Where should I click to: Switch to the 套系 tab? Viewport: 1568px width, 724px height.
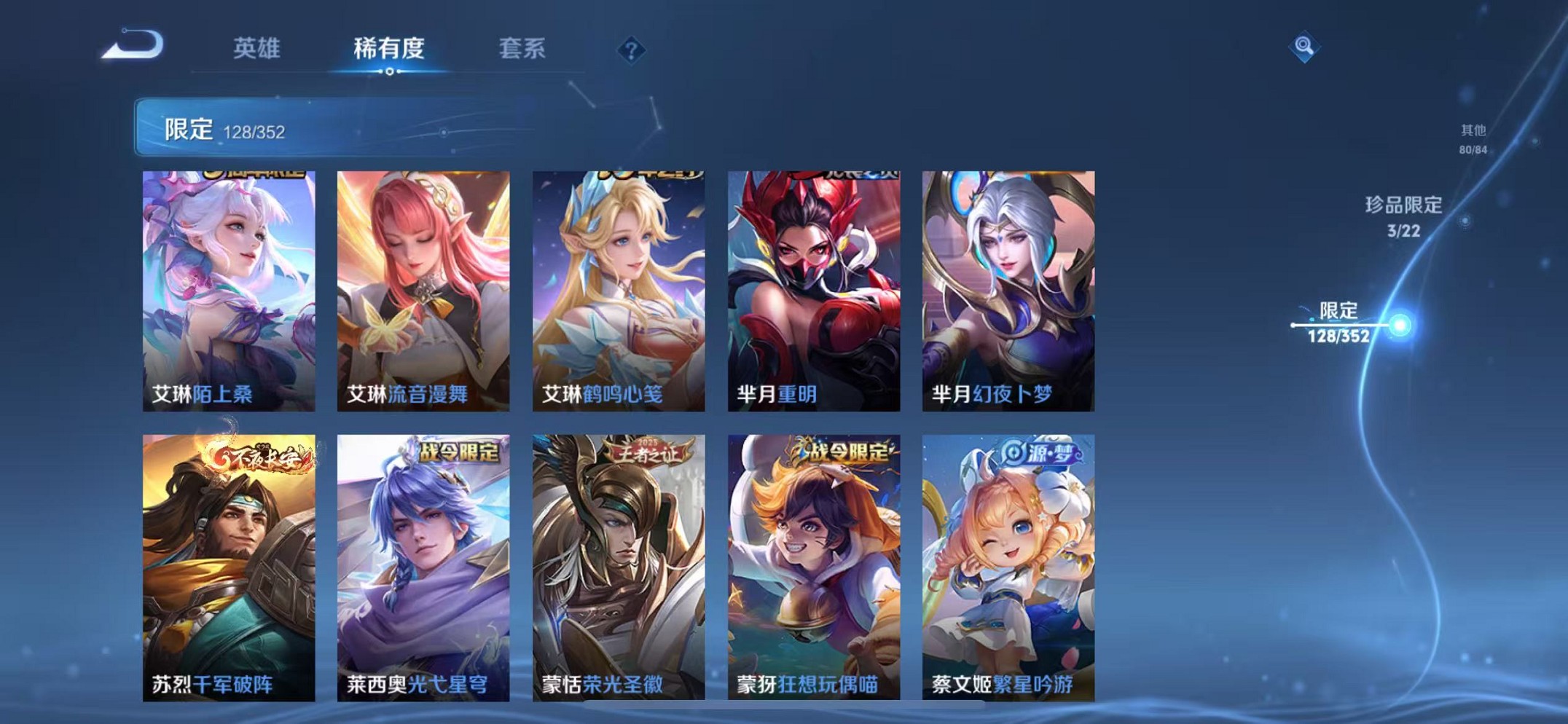pos(522,48)
